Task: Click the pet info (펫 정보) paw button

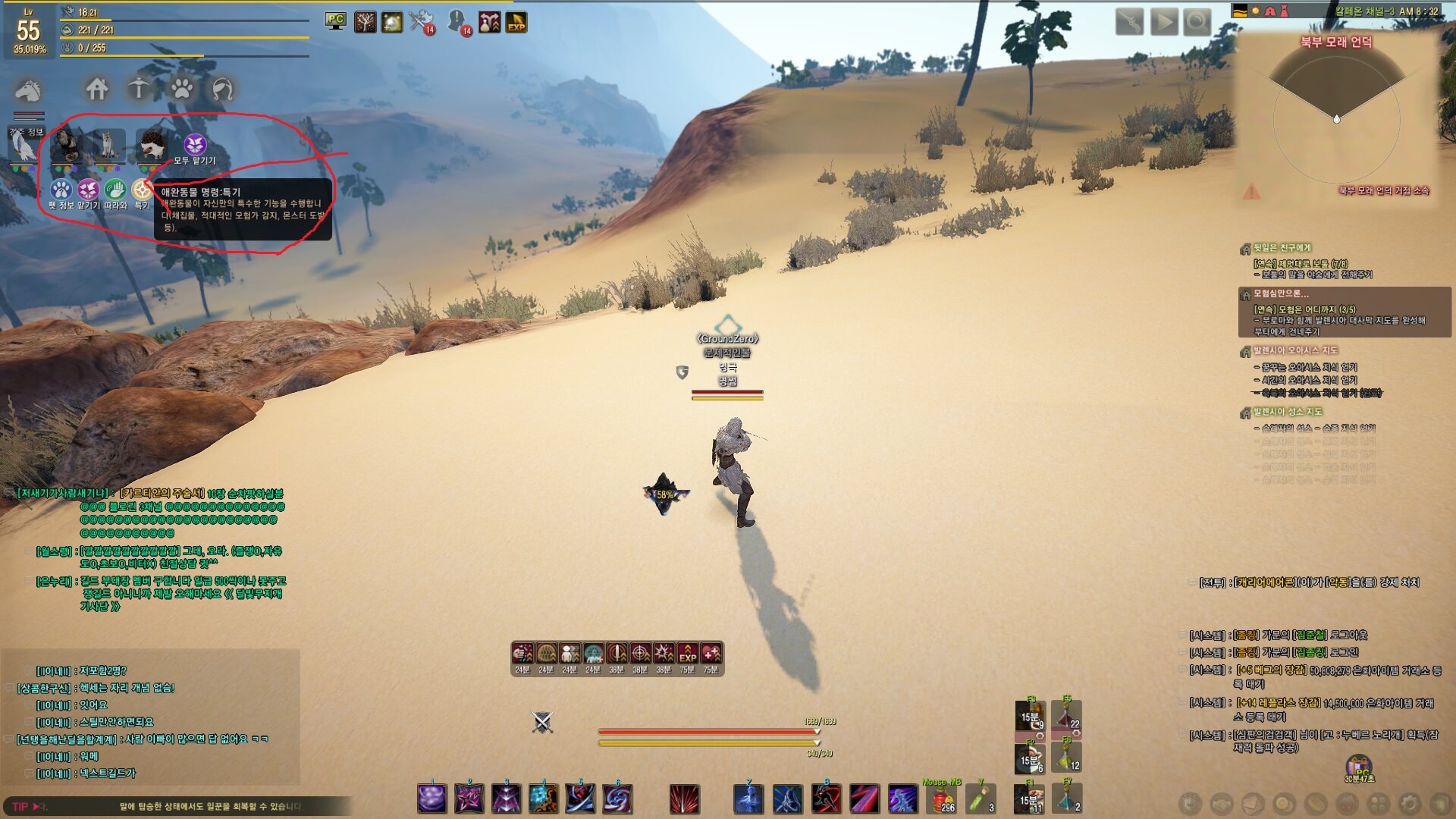Action: point(61,190)
